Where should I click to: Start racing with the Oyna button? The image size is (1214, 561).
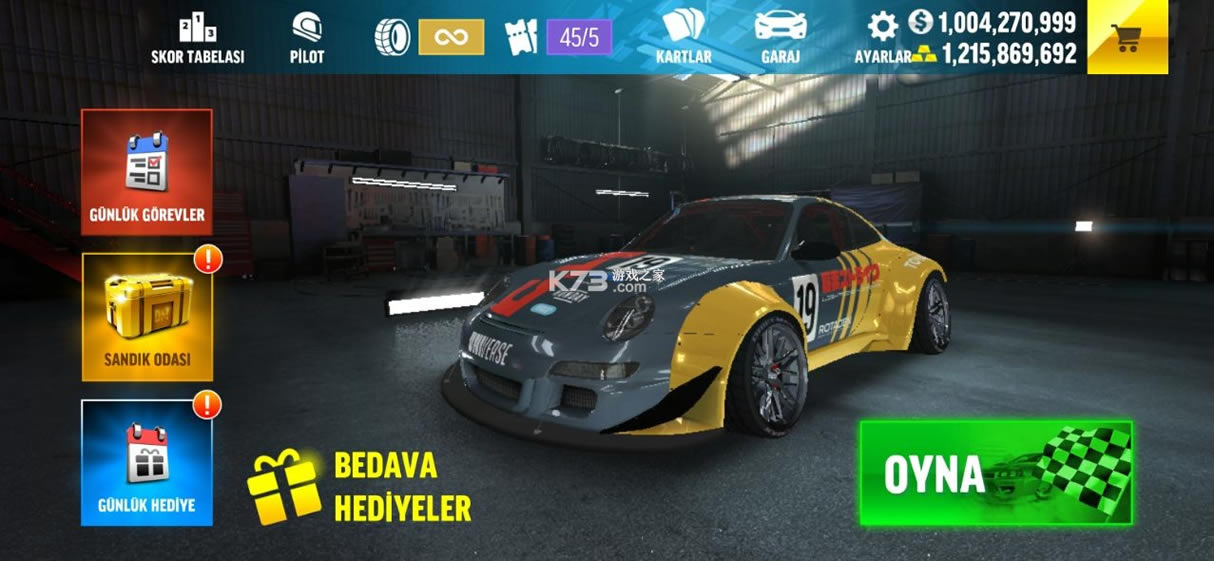(995, 473)
